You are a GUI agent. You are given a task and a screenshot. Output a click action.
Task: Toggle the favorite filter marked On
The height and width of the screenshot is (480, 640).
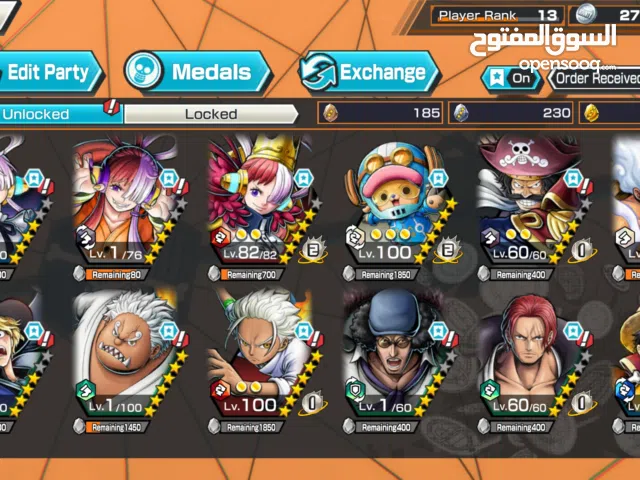510,78
